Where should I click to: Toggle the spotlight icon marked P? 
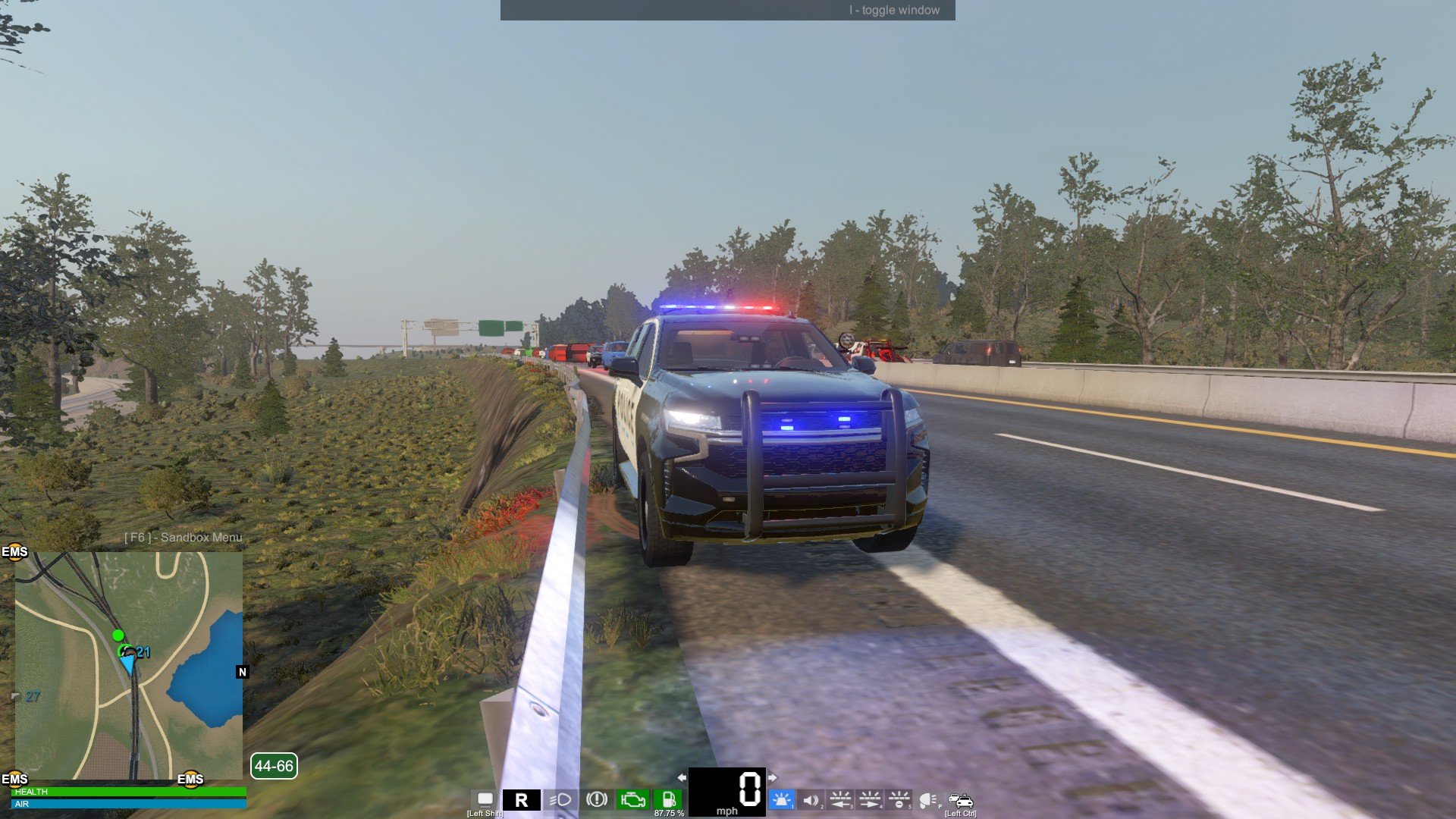point(927,800)
